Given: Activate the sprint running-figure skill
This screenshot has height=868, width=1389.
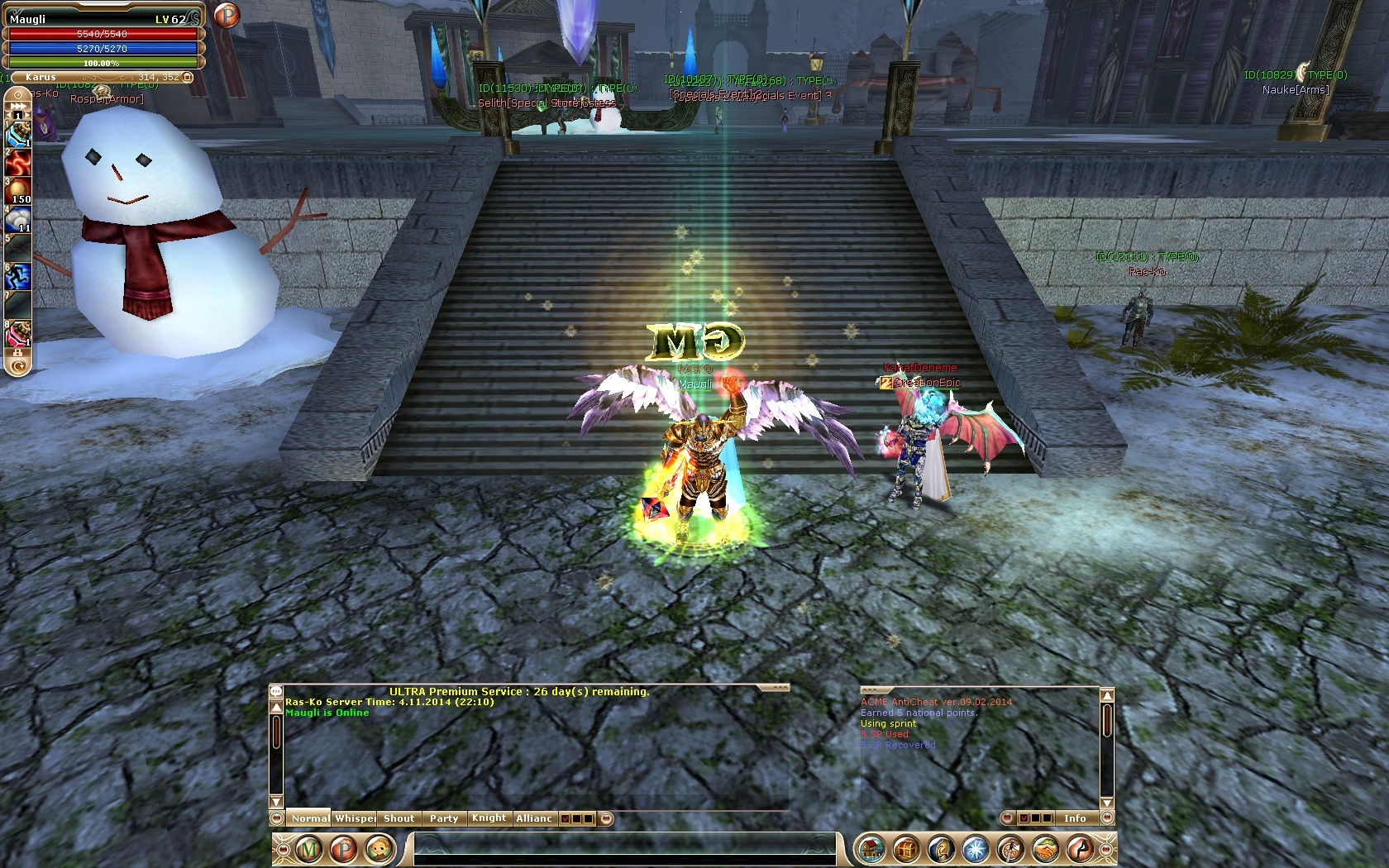Looking at the screenshot, I should pos(18,275).
